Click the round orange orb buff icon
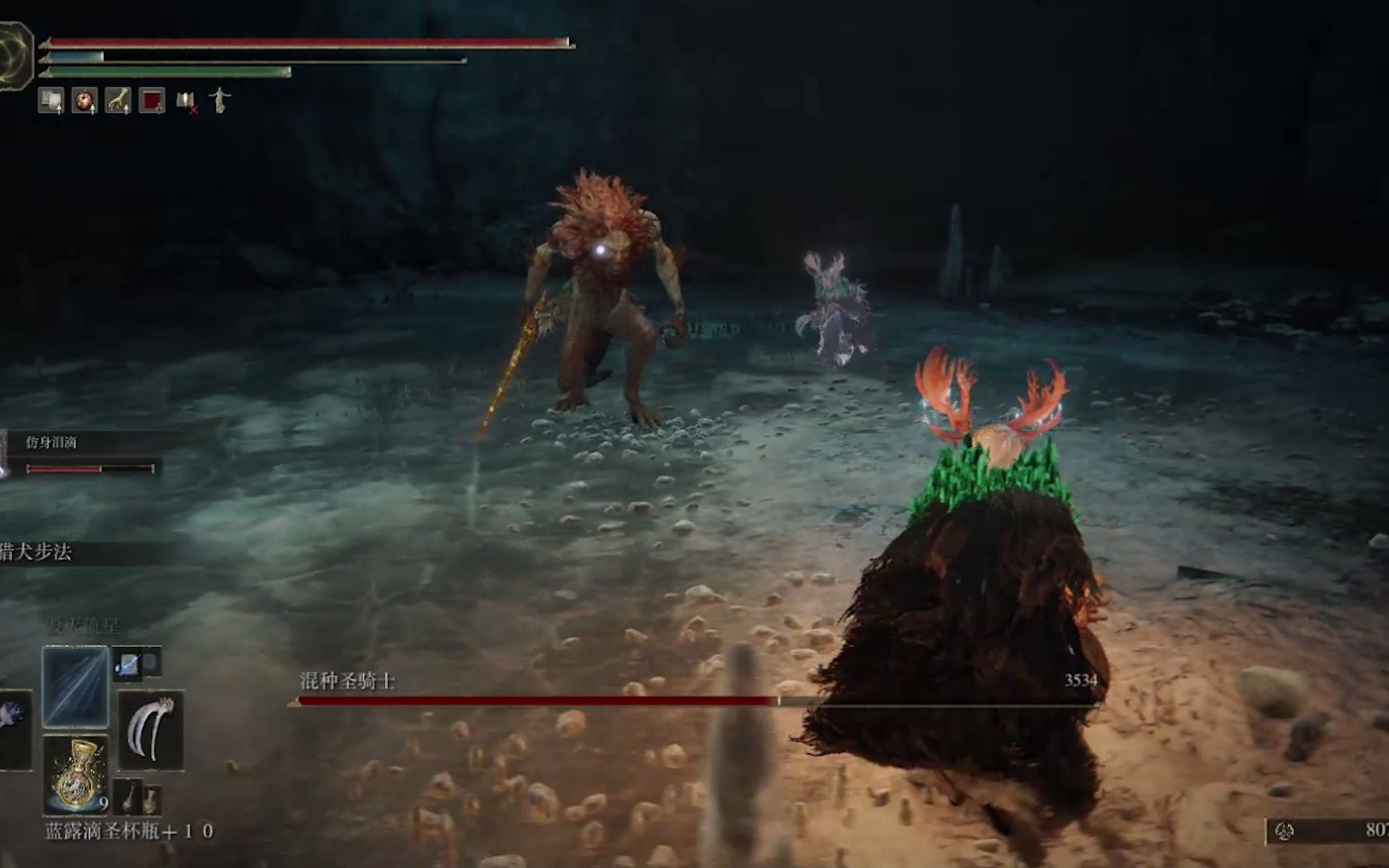 tap(84, 100)
